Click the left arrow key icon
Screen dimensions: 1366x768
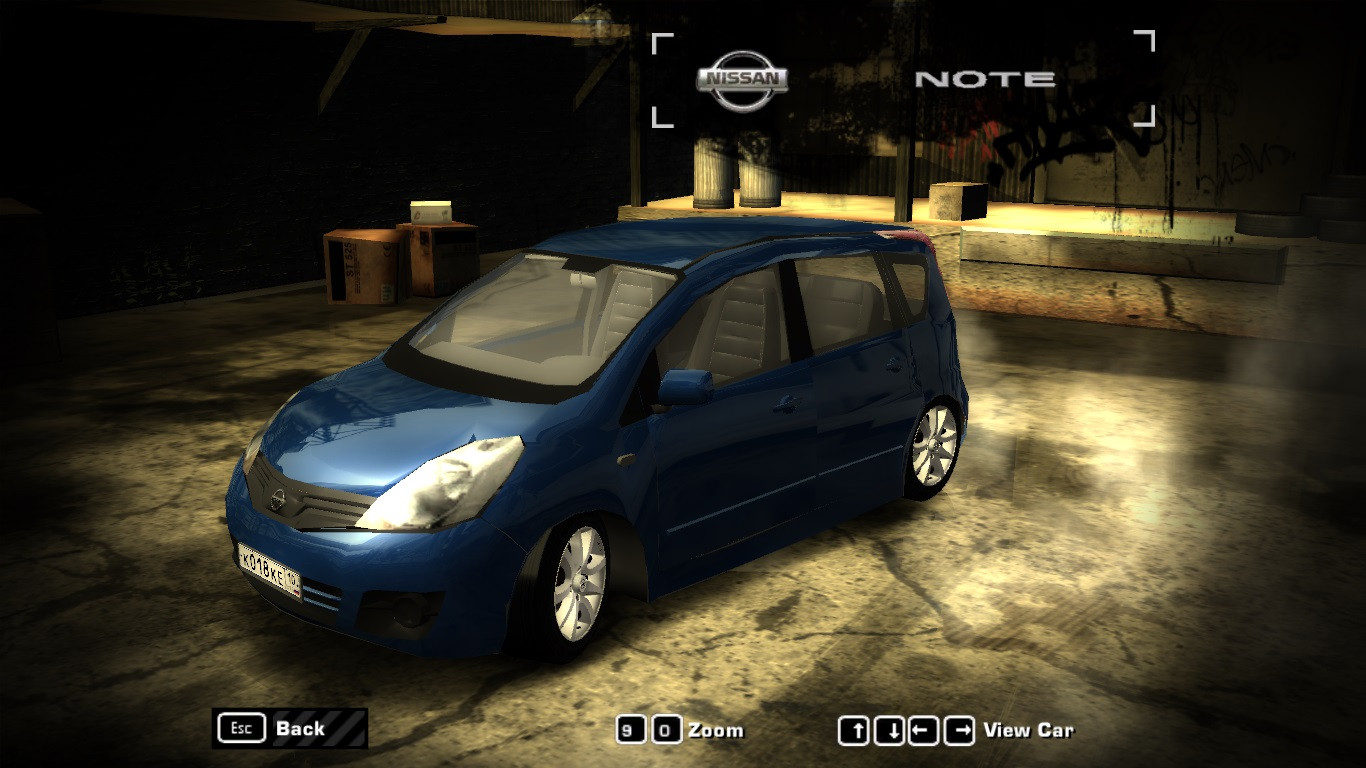924,729
